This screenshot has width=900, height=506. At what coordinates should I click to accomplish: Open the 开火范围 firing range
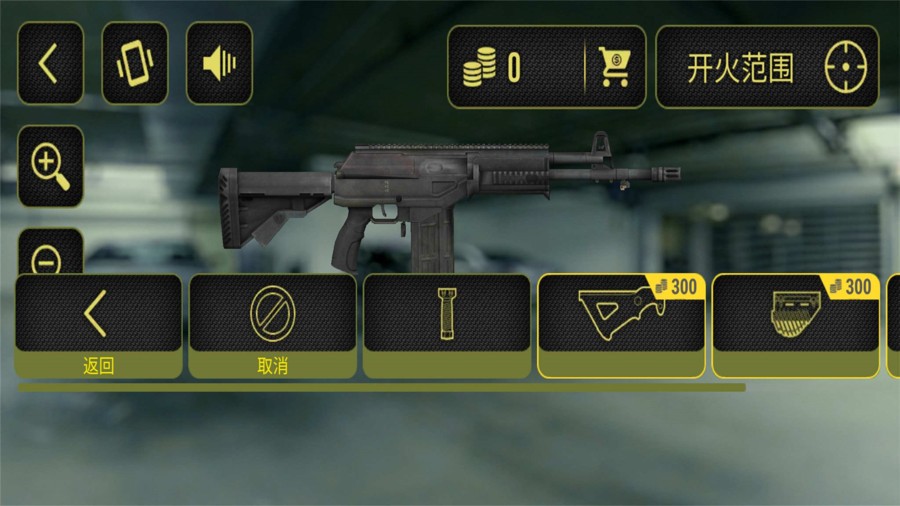pyautogui.click(x=767, y=67)
